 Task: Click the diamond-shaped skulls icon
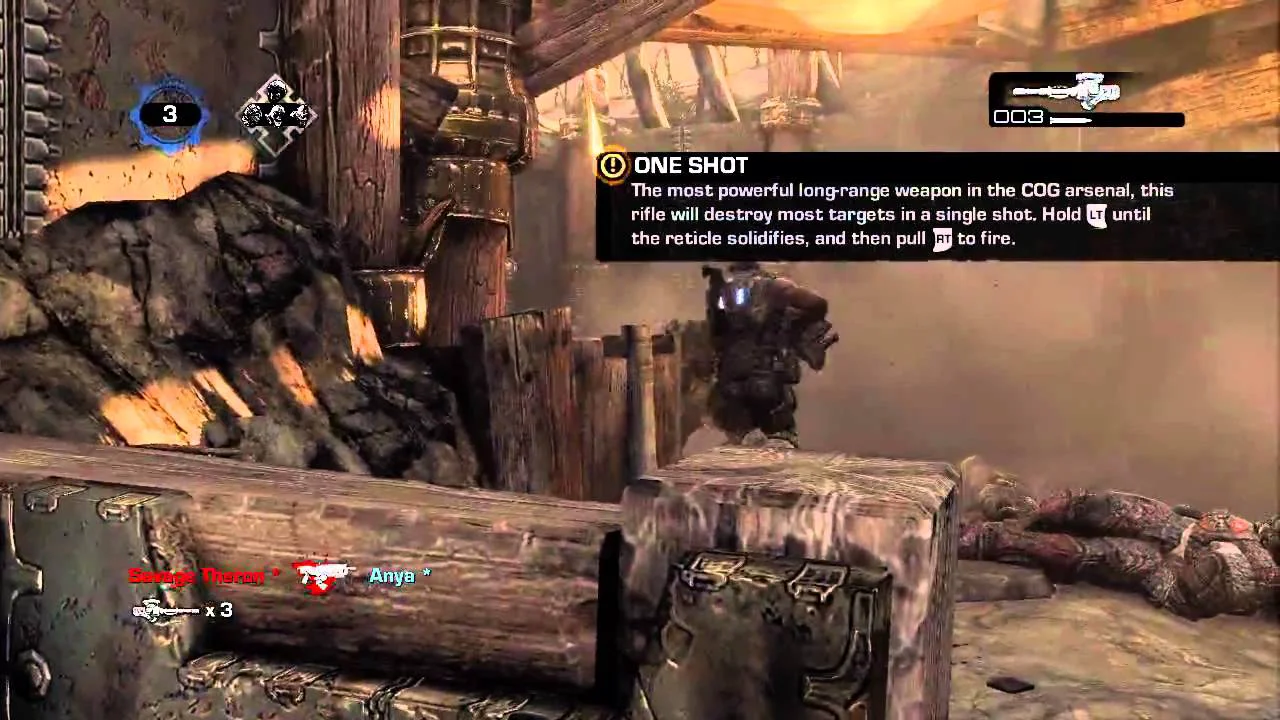coord(276,116)
